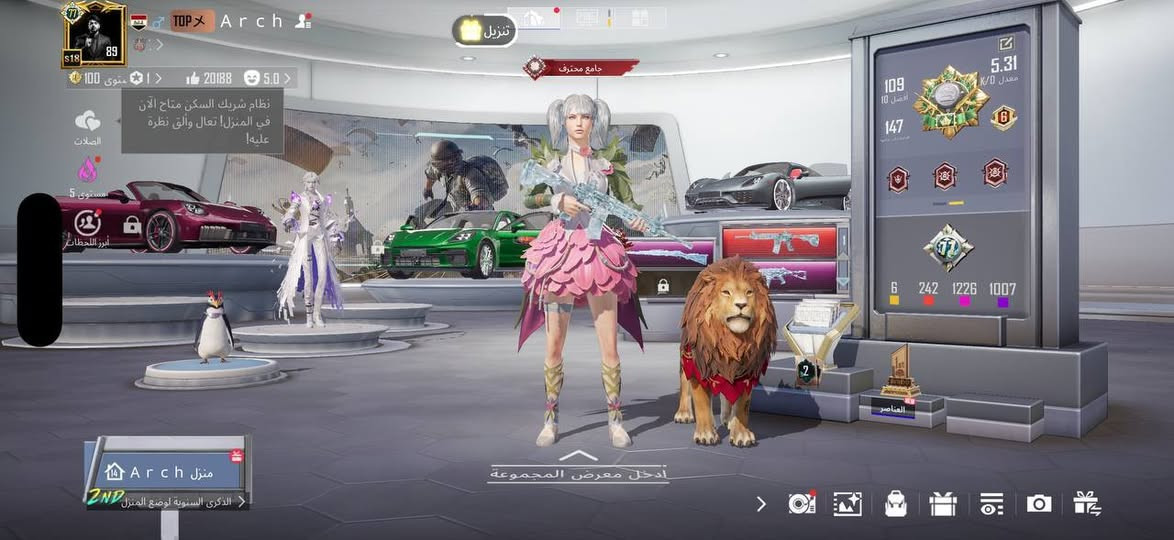Tap the yellow download (تنزيل) button
The height and width of the screenshot is (540, 1174).
coord(484,31)
